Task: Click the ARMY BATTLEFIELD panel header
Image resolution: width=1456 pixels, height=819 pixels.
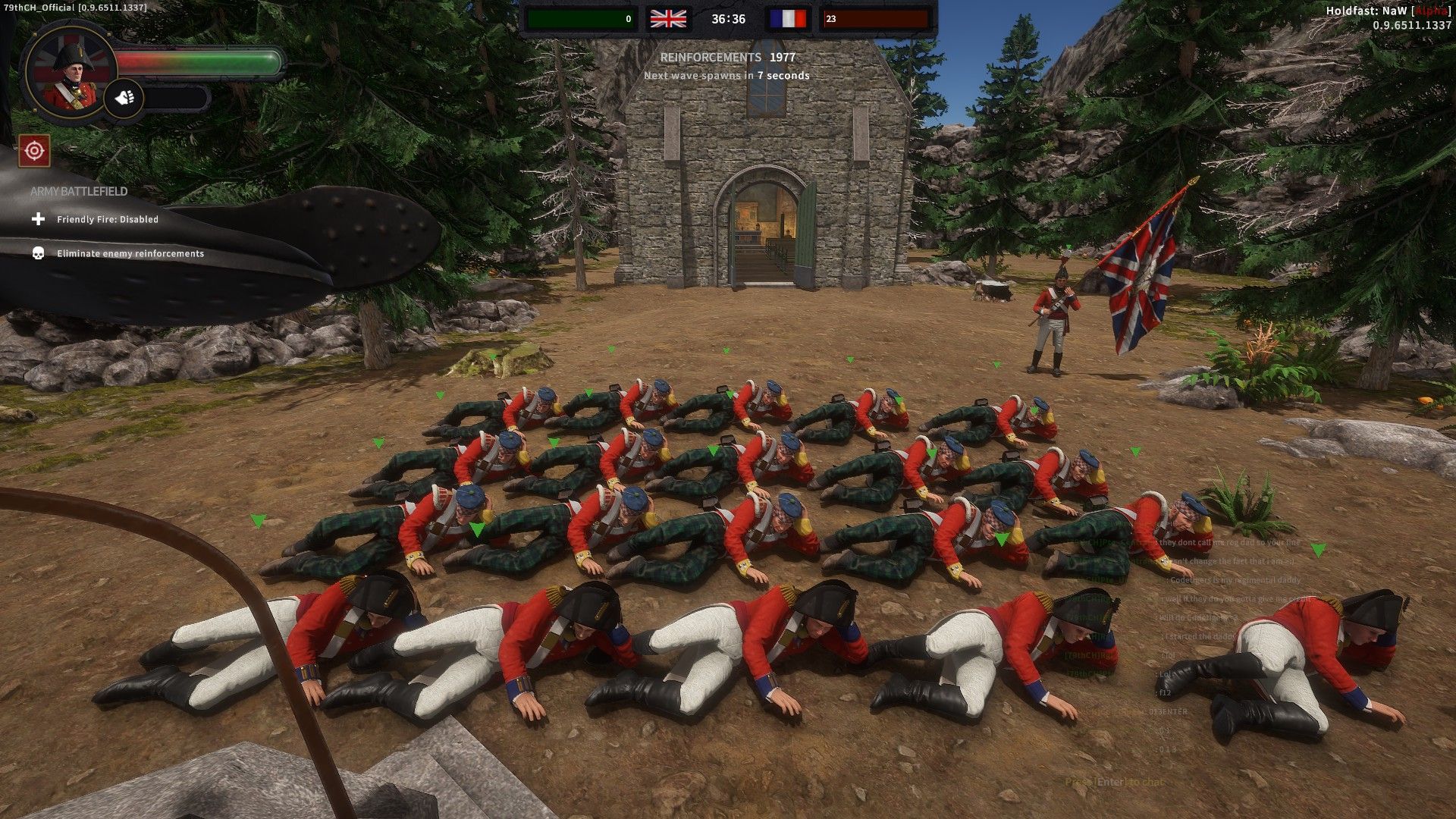Action: coord(77,192)
